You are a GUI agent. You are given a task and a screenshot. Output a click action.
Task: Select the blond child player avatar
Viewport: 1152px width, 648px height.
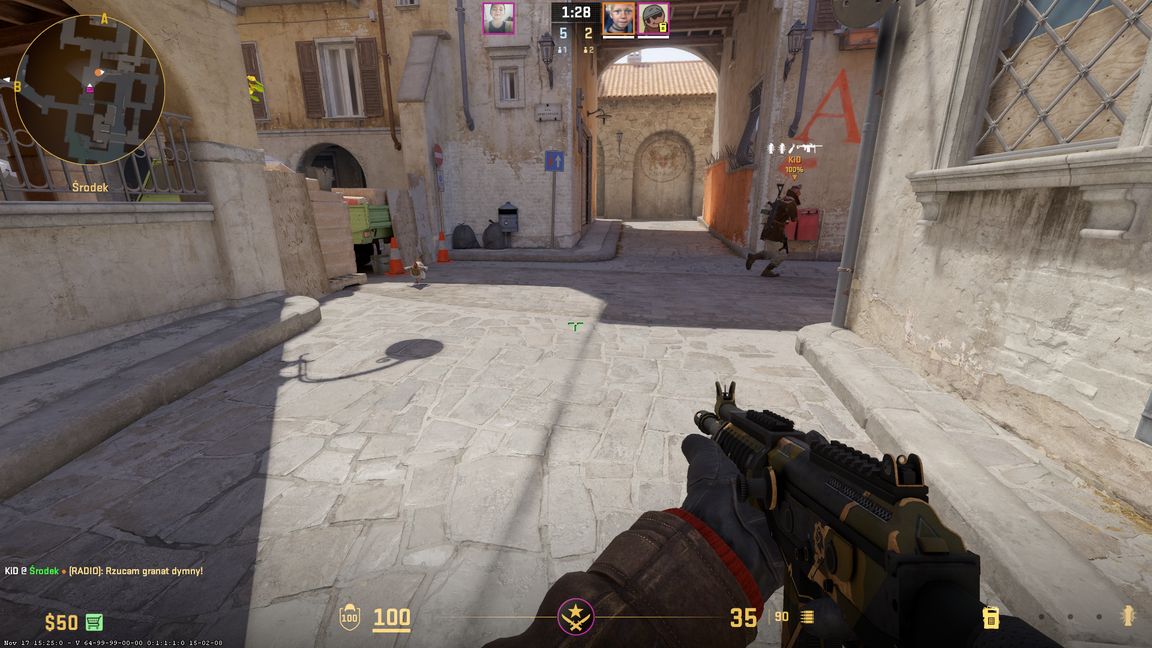point(618,18)
